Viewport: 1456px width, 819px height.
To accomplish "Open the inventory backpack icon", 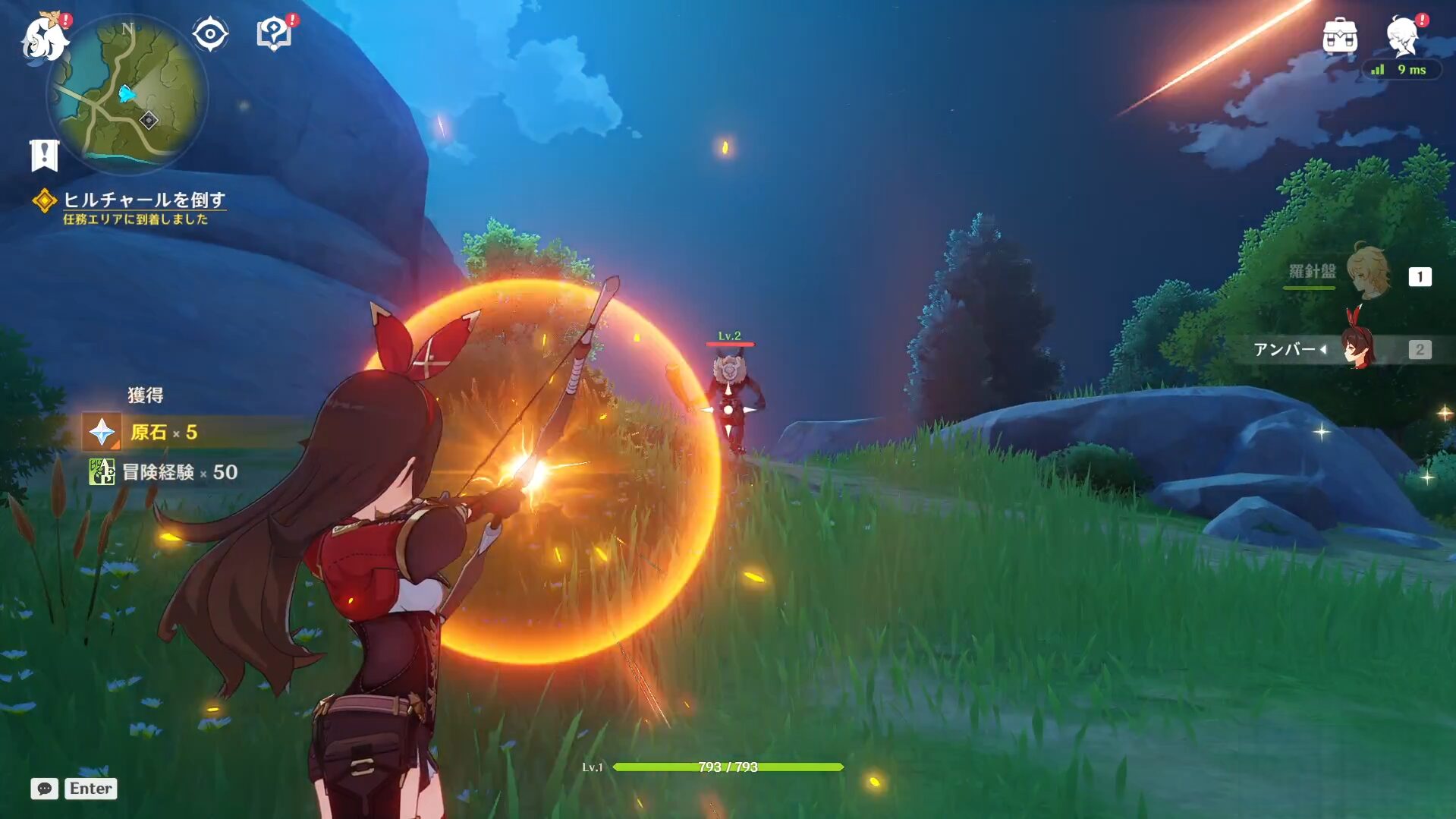I will (x=1339, y=36).
